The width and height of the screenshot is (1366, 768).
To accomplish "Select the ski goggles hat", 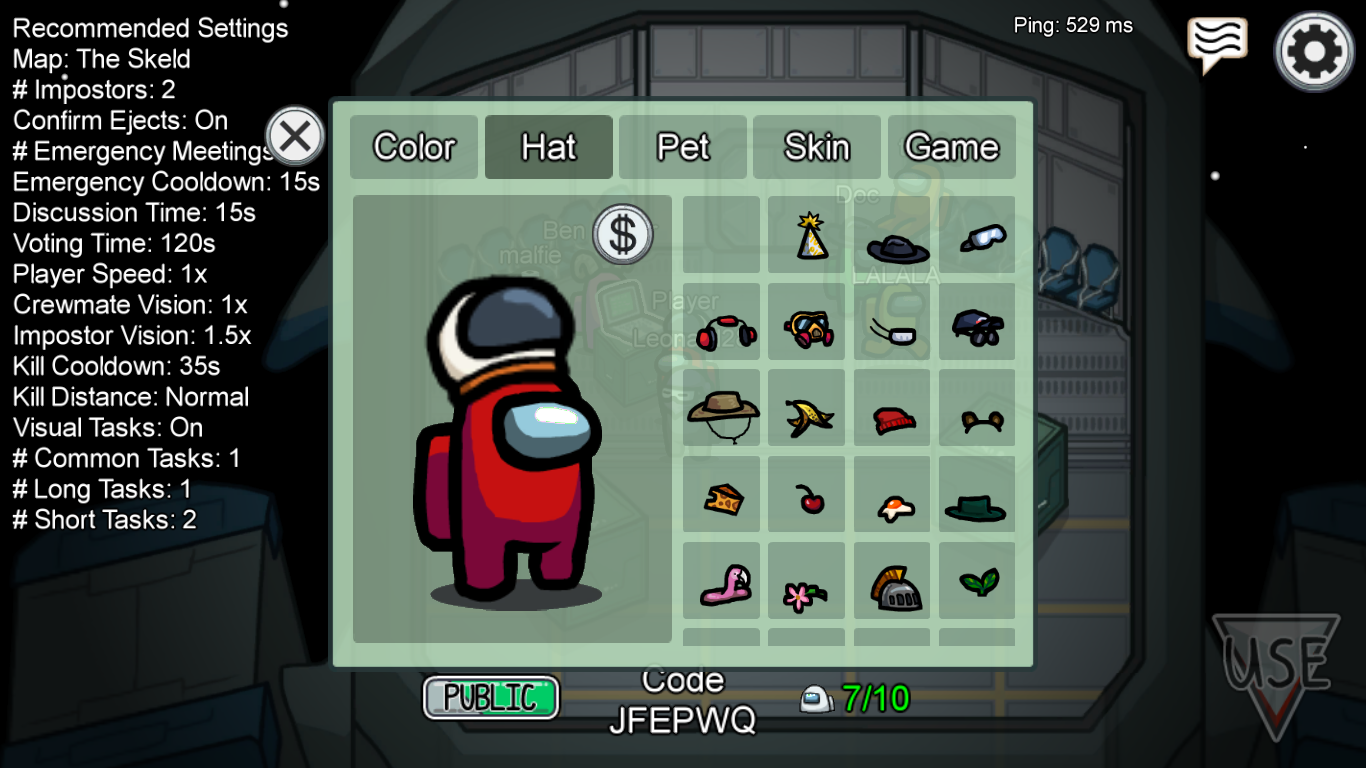I will pos(977,235).
